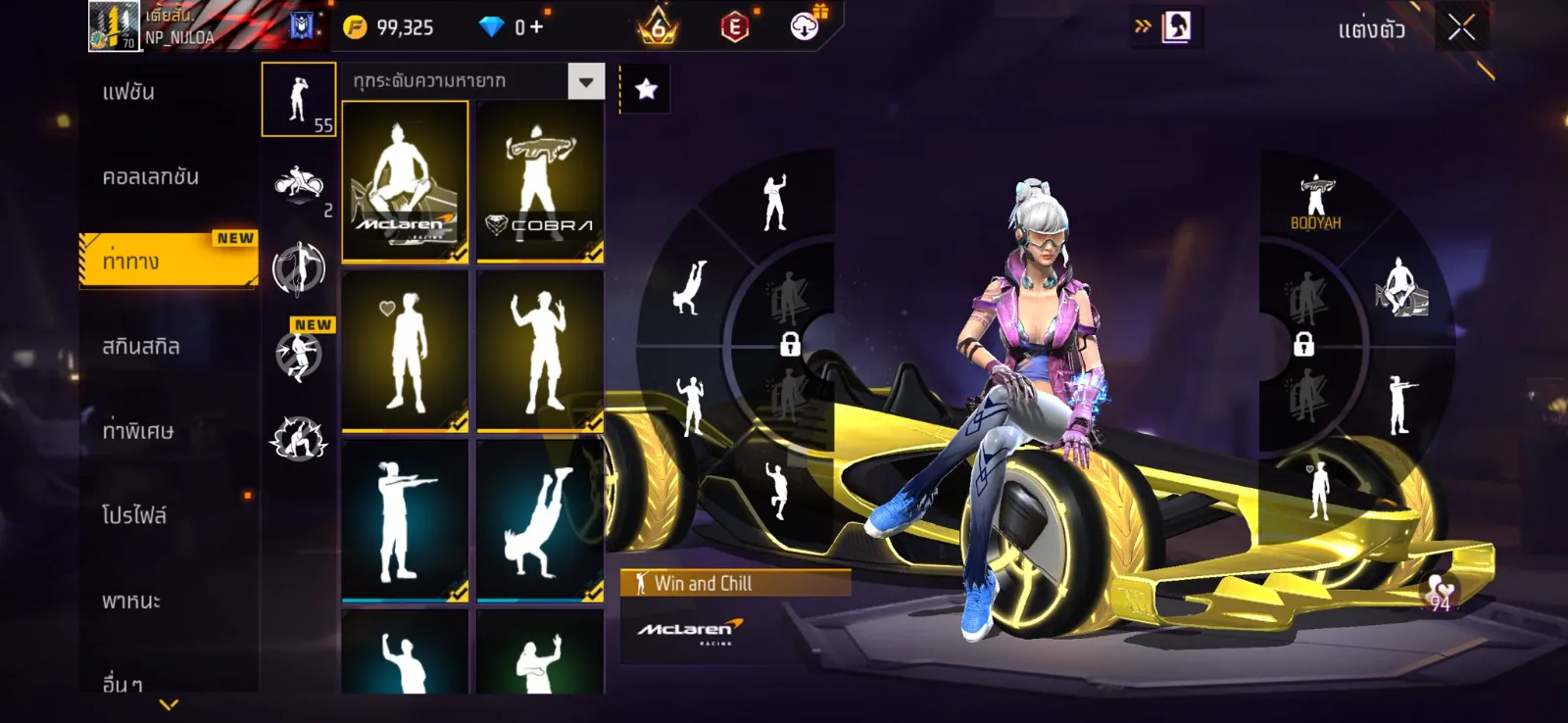Toggle the star favorites filter
The image size is (1568, 723).
[x=646, y=90]
